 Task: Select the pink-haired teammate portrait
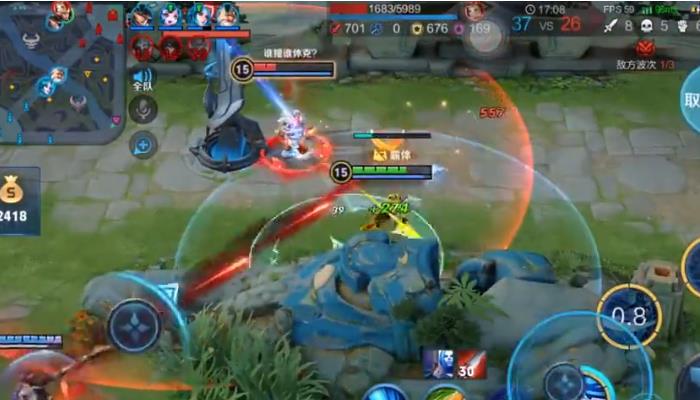[171, 15]
